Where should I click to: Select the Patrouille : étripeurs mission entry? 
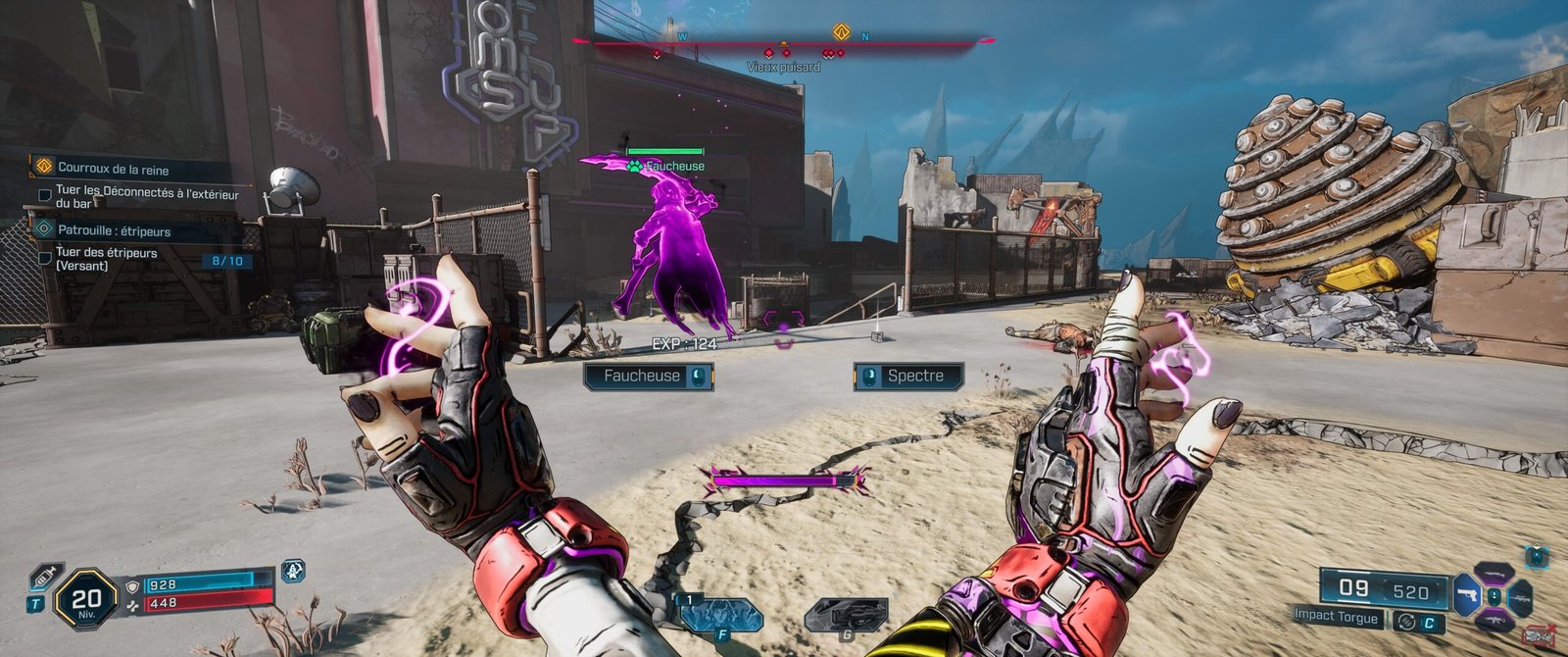[114, 230]
